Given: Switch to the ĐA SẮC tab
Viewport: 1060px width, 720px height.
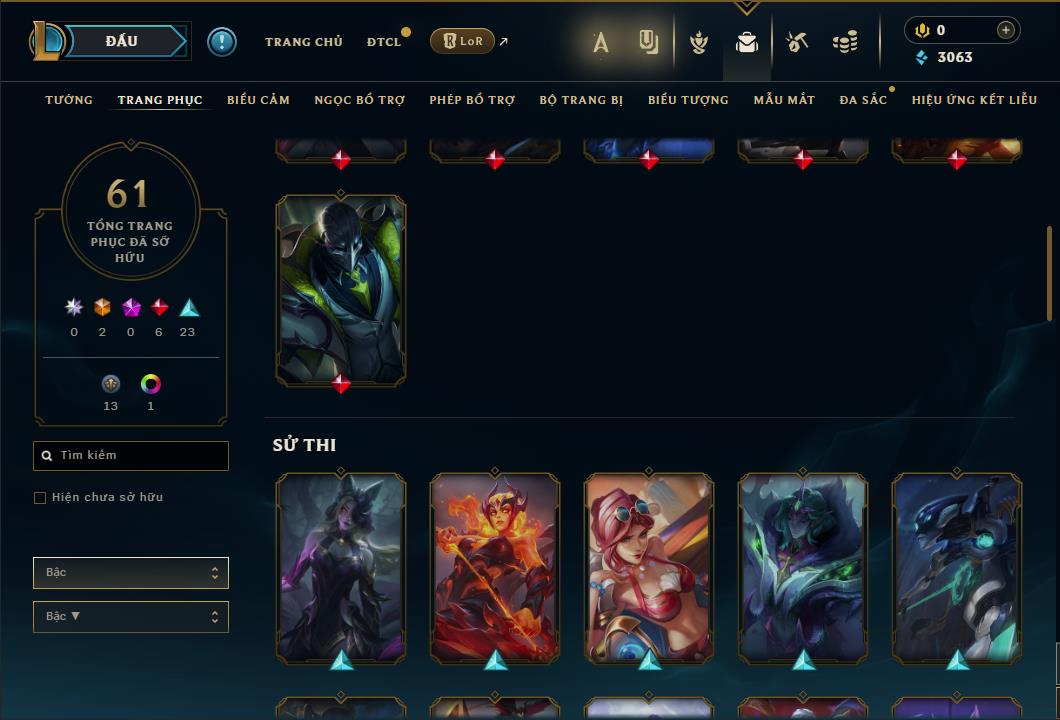Looking at the screenshot, I should (863, 100).
